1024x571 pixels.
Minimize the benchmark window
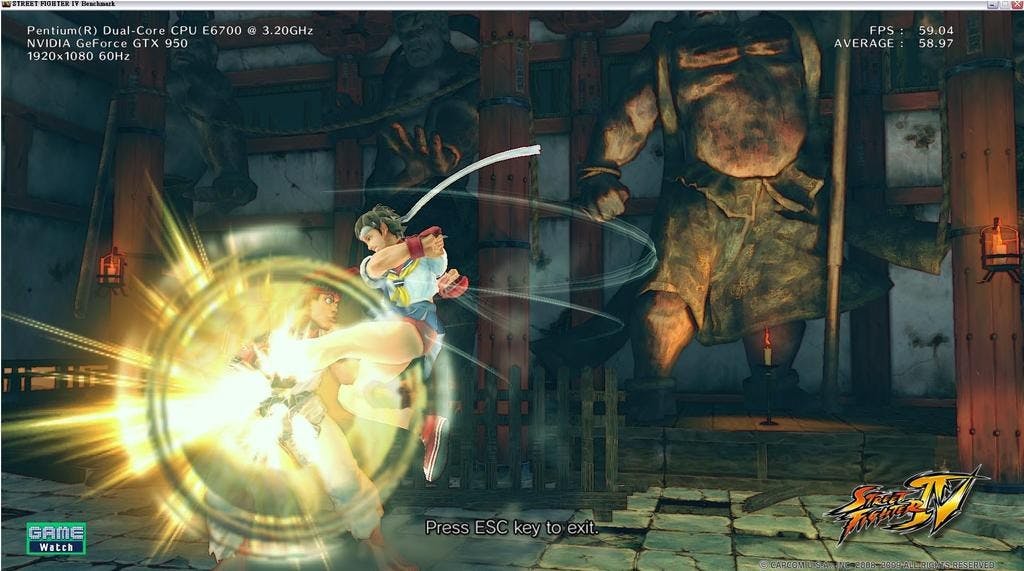[992, 5]
